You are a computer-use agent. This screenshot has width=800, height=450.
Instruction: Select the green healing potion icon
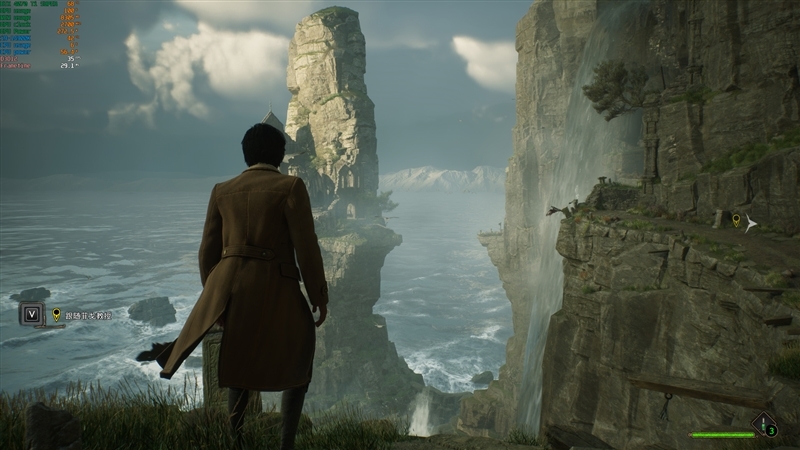(765, 424)
